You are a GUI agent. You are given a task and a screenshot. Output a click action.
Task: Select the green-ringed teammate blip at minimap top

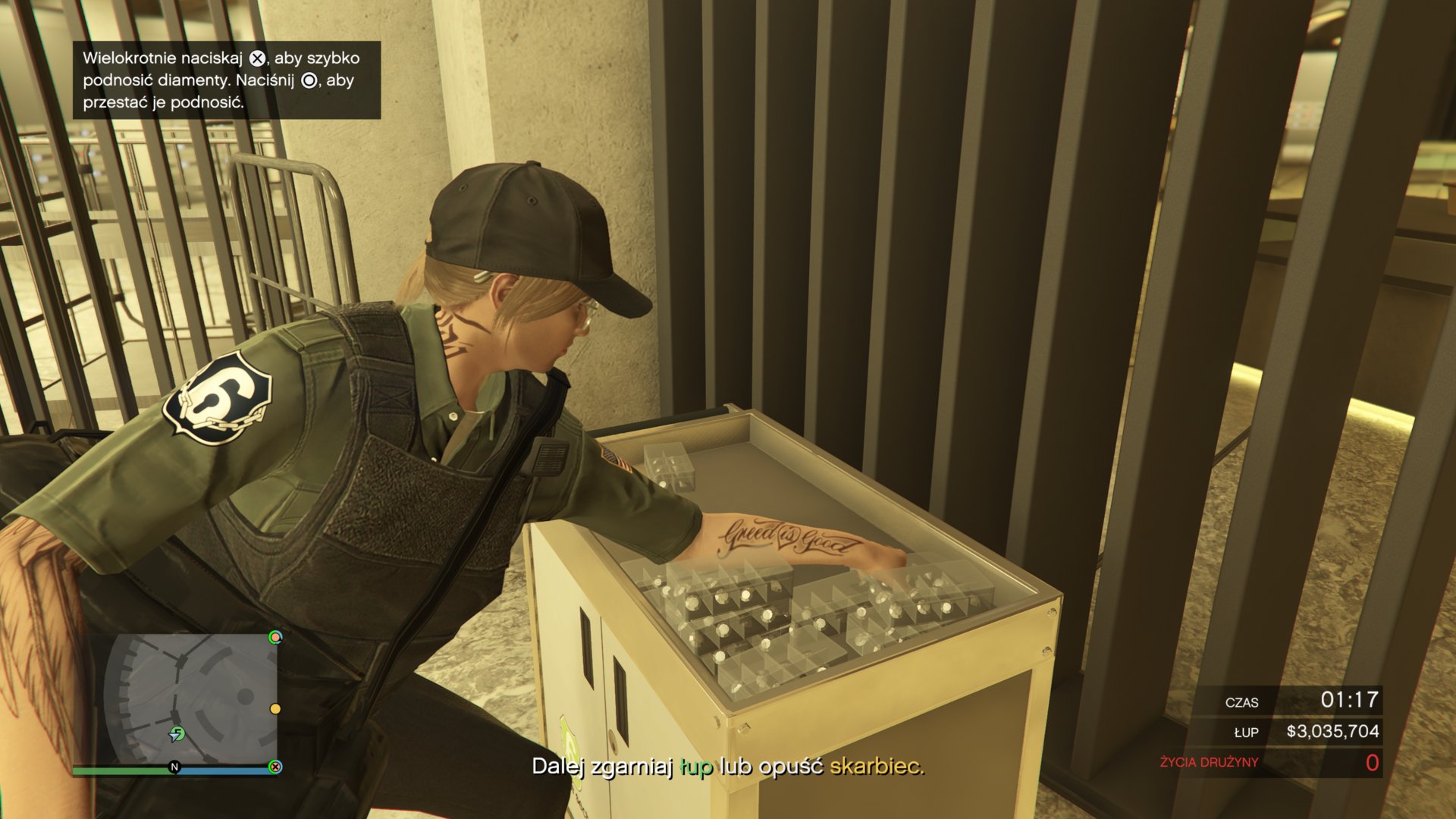point(275,637)
